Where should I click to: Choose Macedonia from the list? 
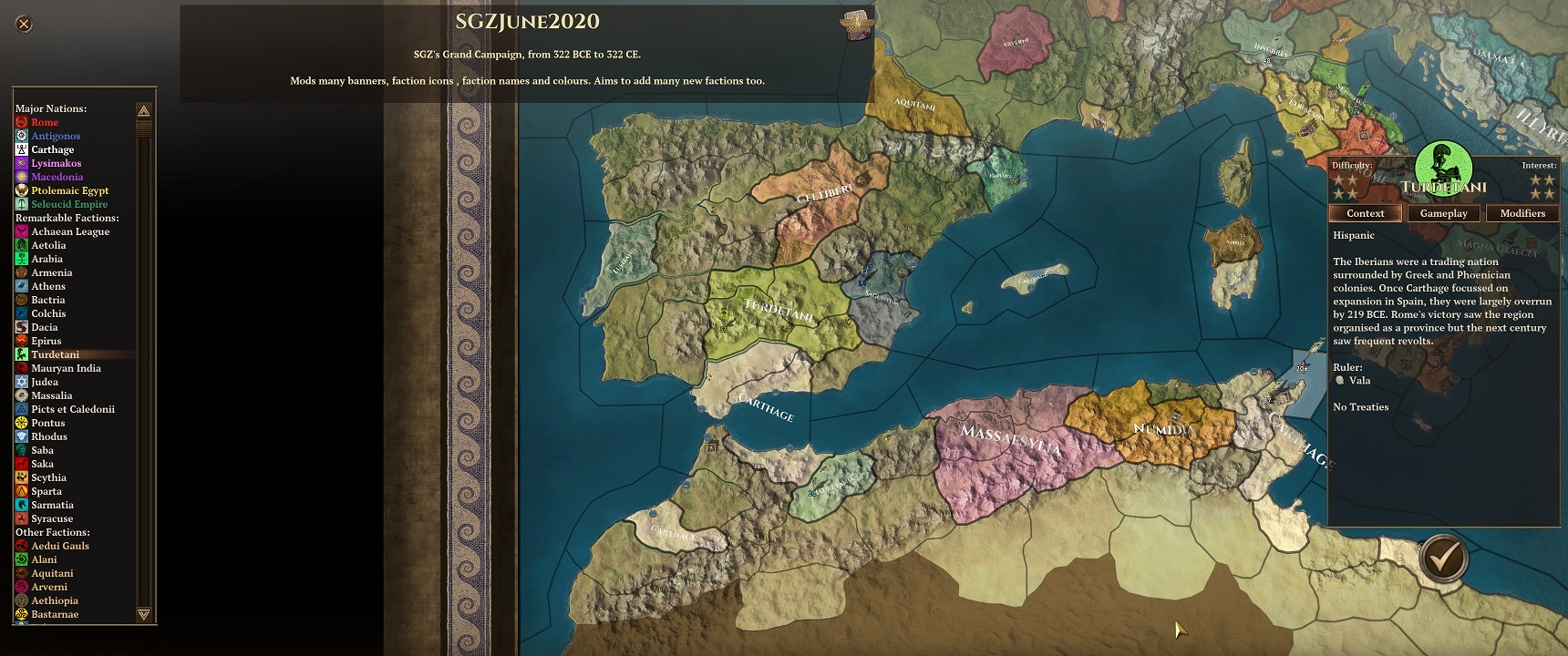pos(57,177)
